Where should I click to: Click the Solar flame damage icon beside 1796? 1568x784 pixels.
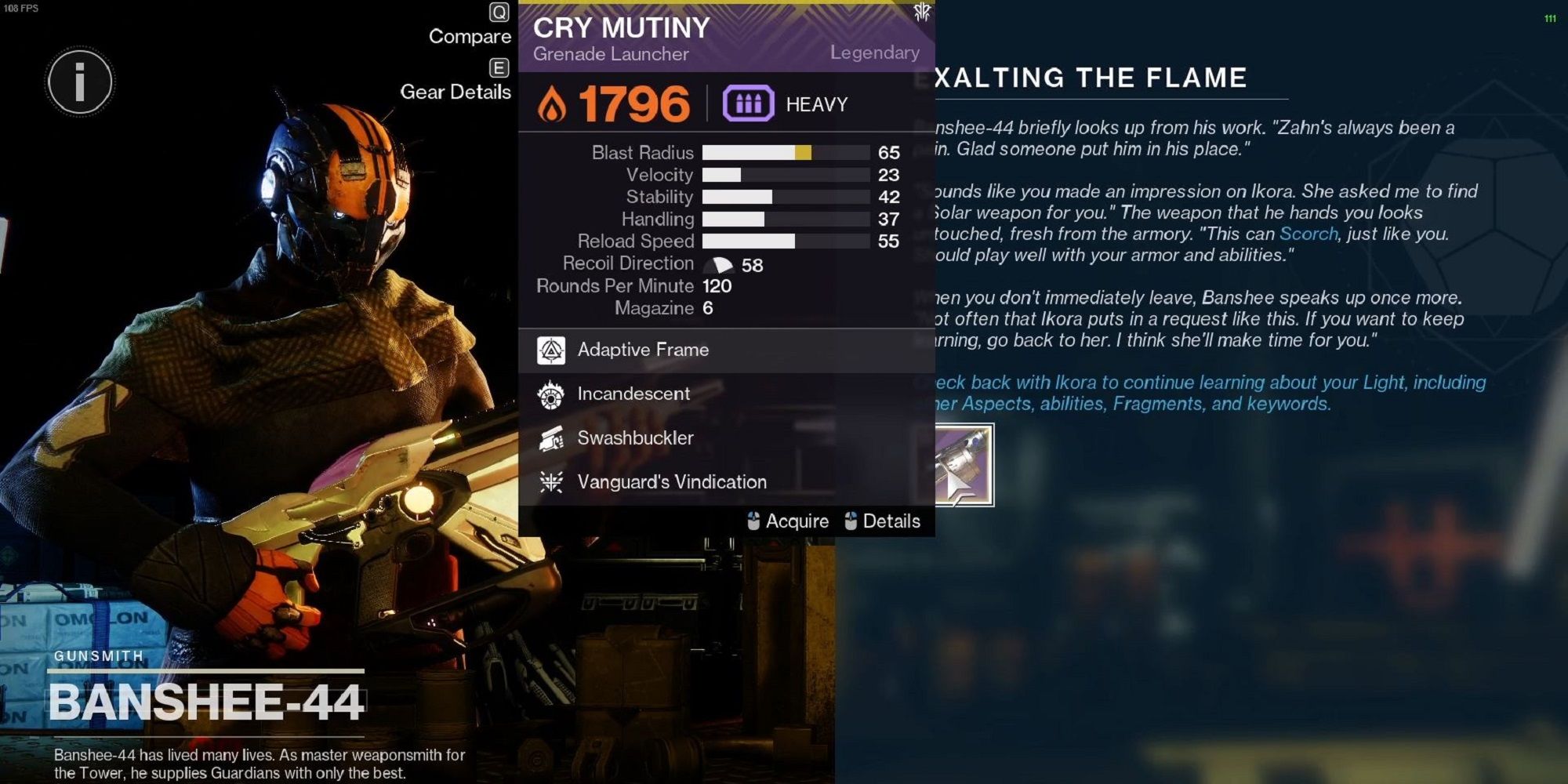[554, 103]
